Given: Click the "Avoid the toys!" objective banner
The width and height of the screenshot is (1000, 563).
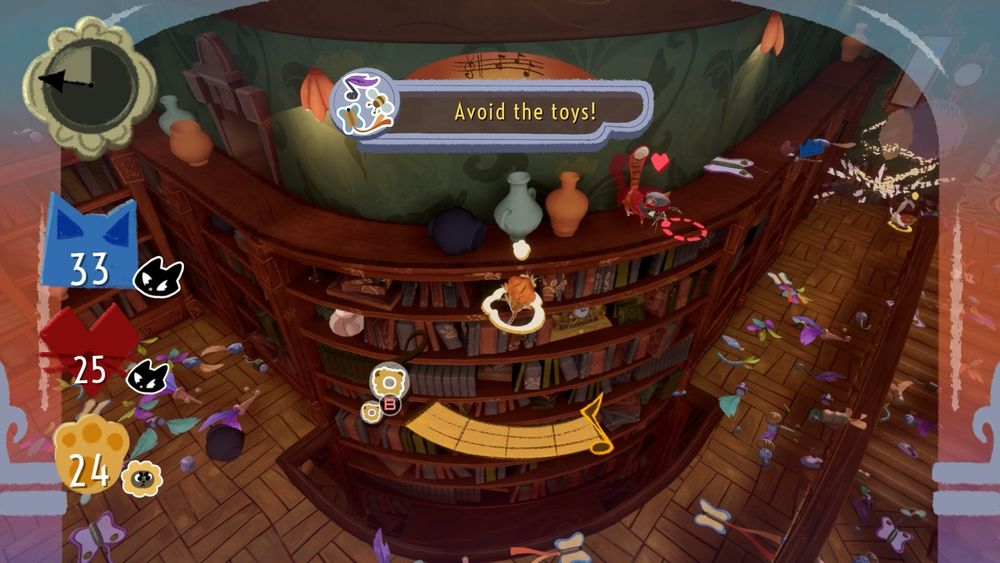Looking at the screenshot, I should pos(524,110).
